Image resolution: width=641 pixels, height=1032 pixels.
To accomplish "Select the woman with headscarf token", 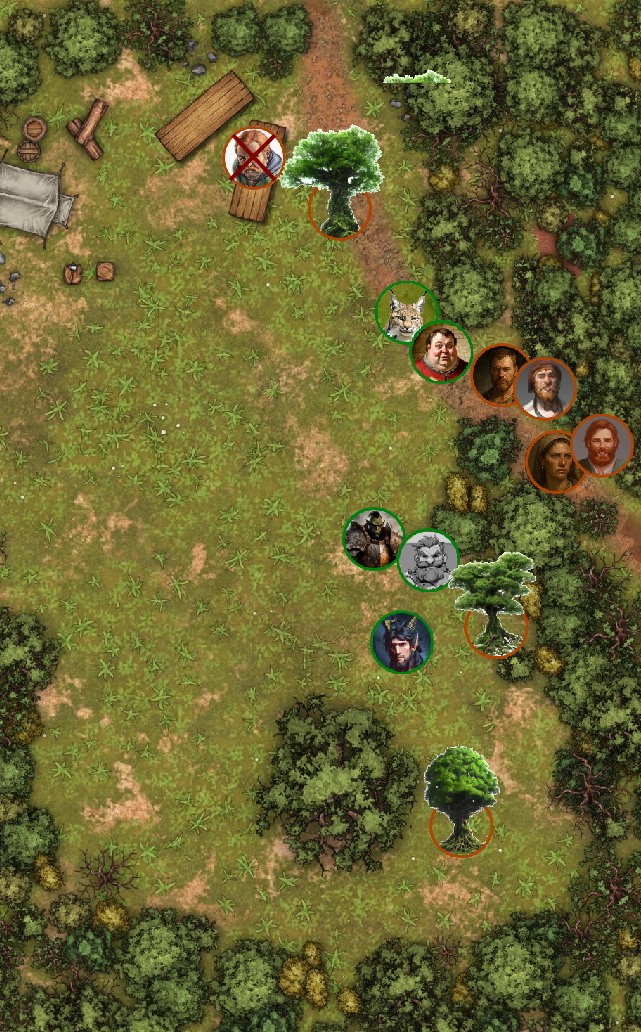I will click(555, 461).
